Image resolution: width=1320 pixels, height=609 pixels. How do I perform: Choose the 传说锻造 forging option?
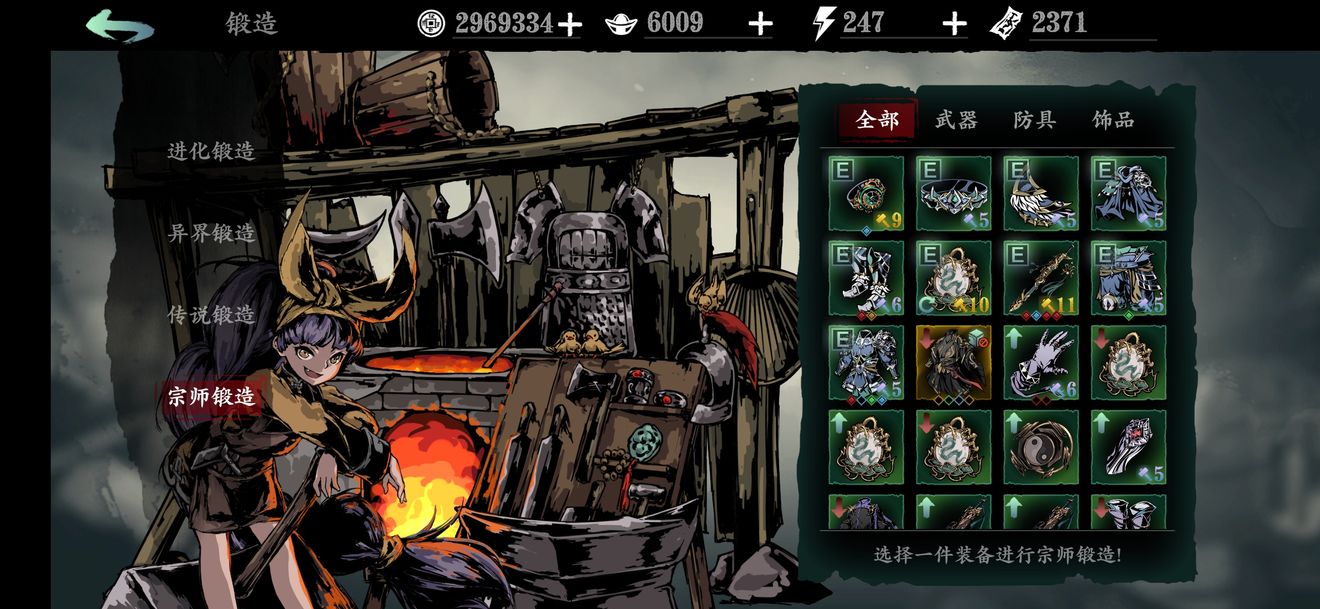tap(211, 315)
